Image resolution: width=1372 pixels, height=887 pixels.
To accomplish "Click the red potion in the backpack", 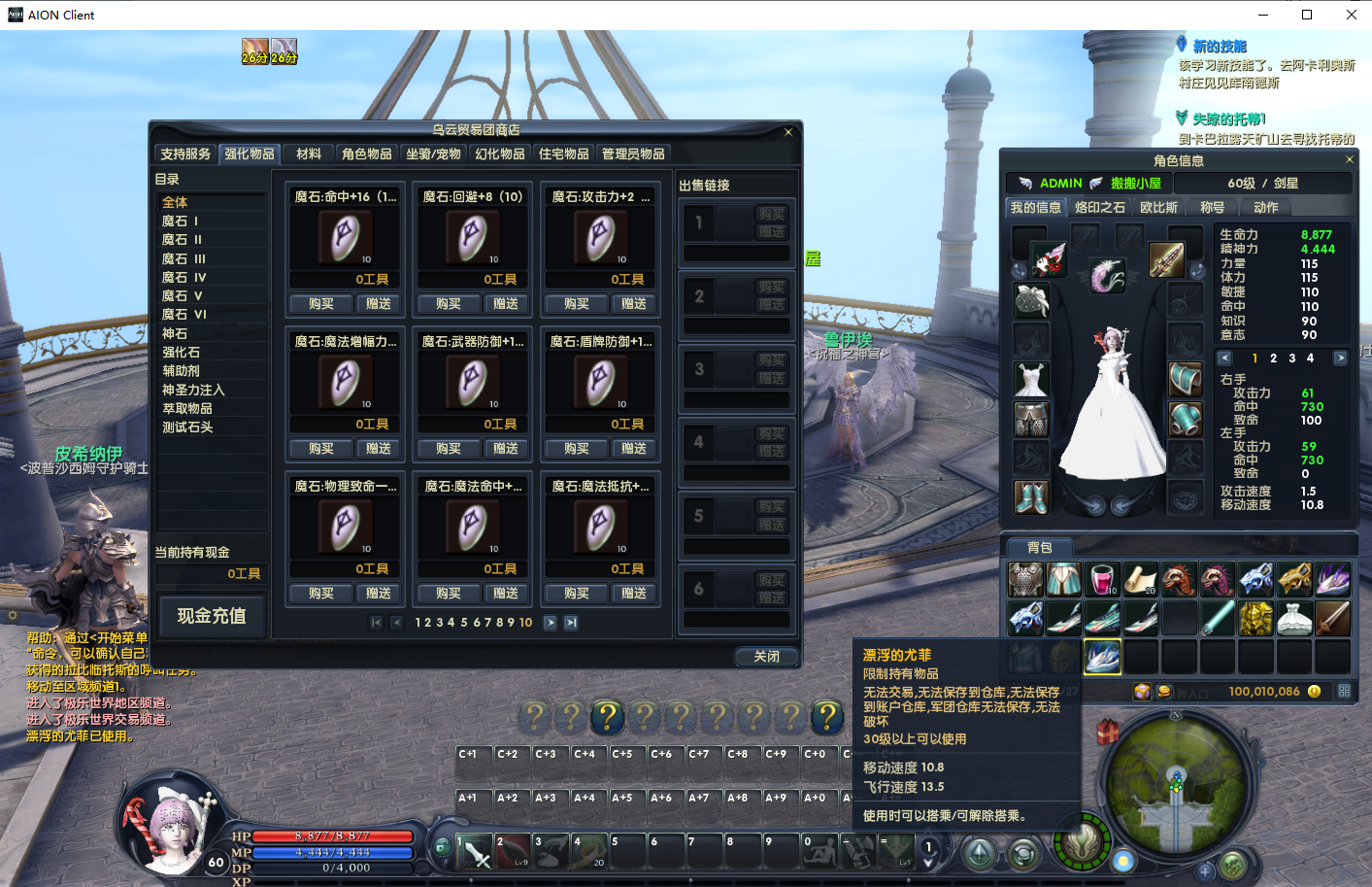I will click(x=1101, y=579).
